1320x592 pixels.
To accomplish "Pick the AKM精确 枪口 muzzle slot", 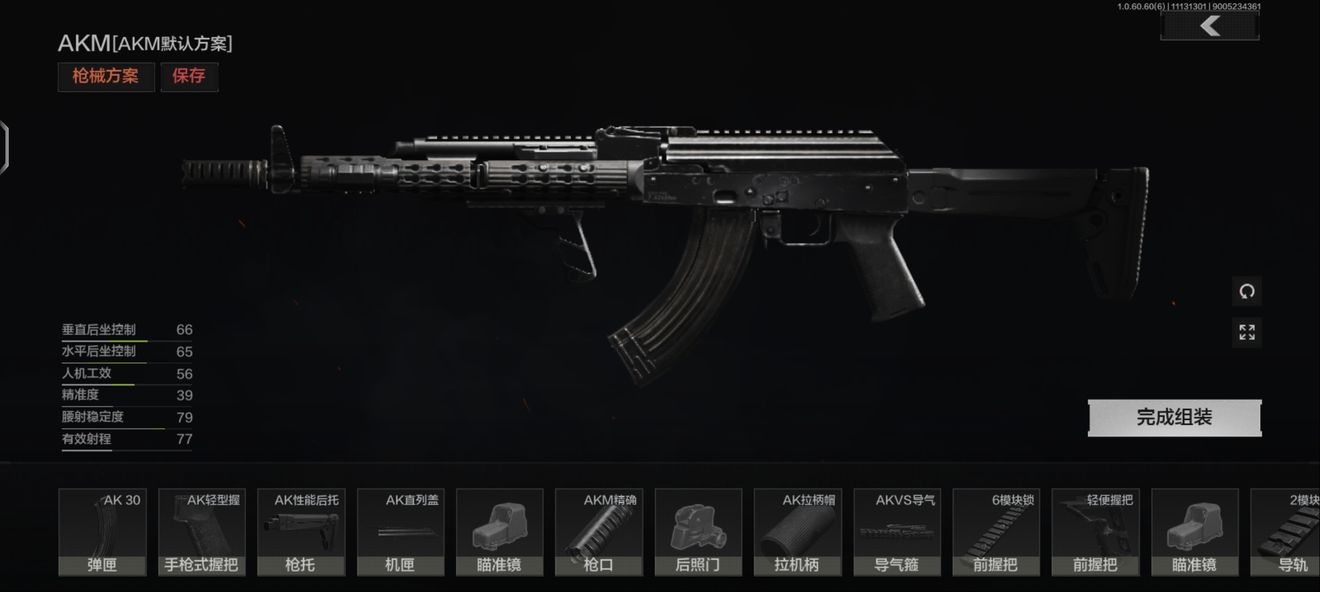I will [x=599, y=532].
